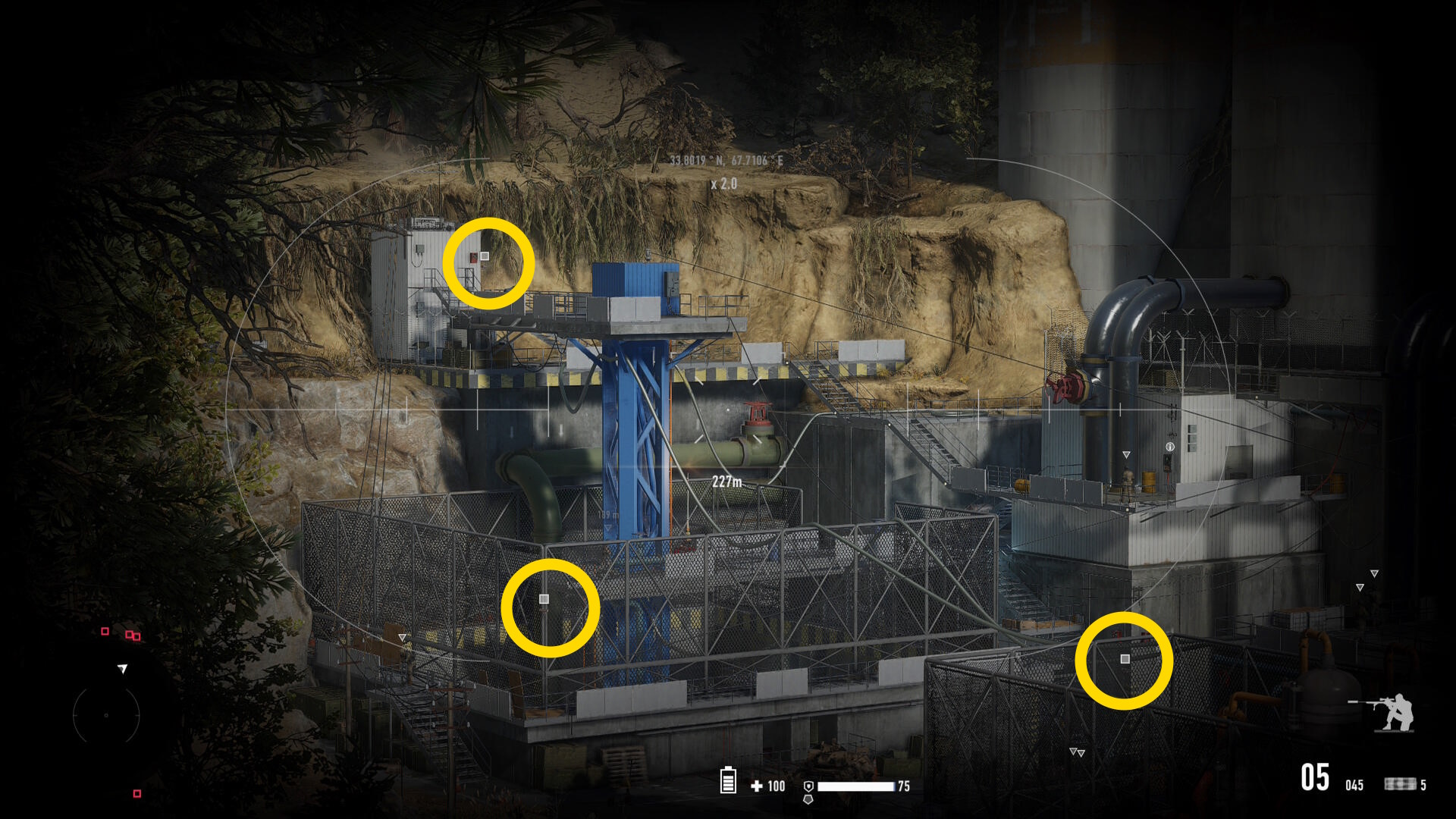Click the circular radar compass

coord(106,715)
